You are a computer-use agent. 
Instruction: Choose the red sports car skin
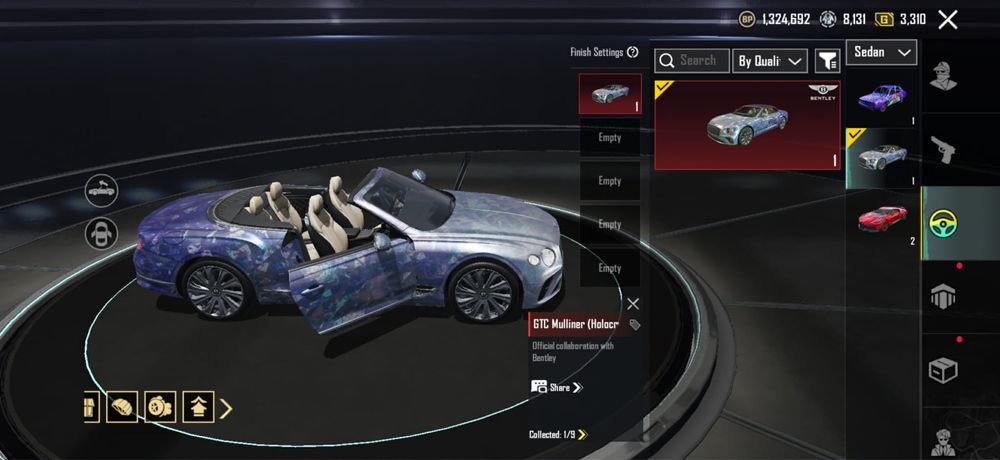point(882,218)
